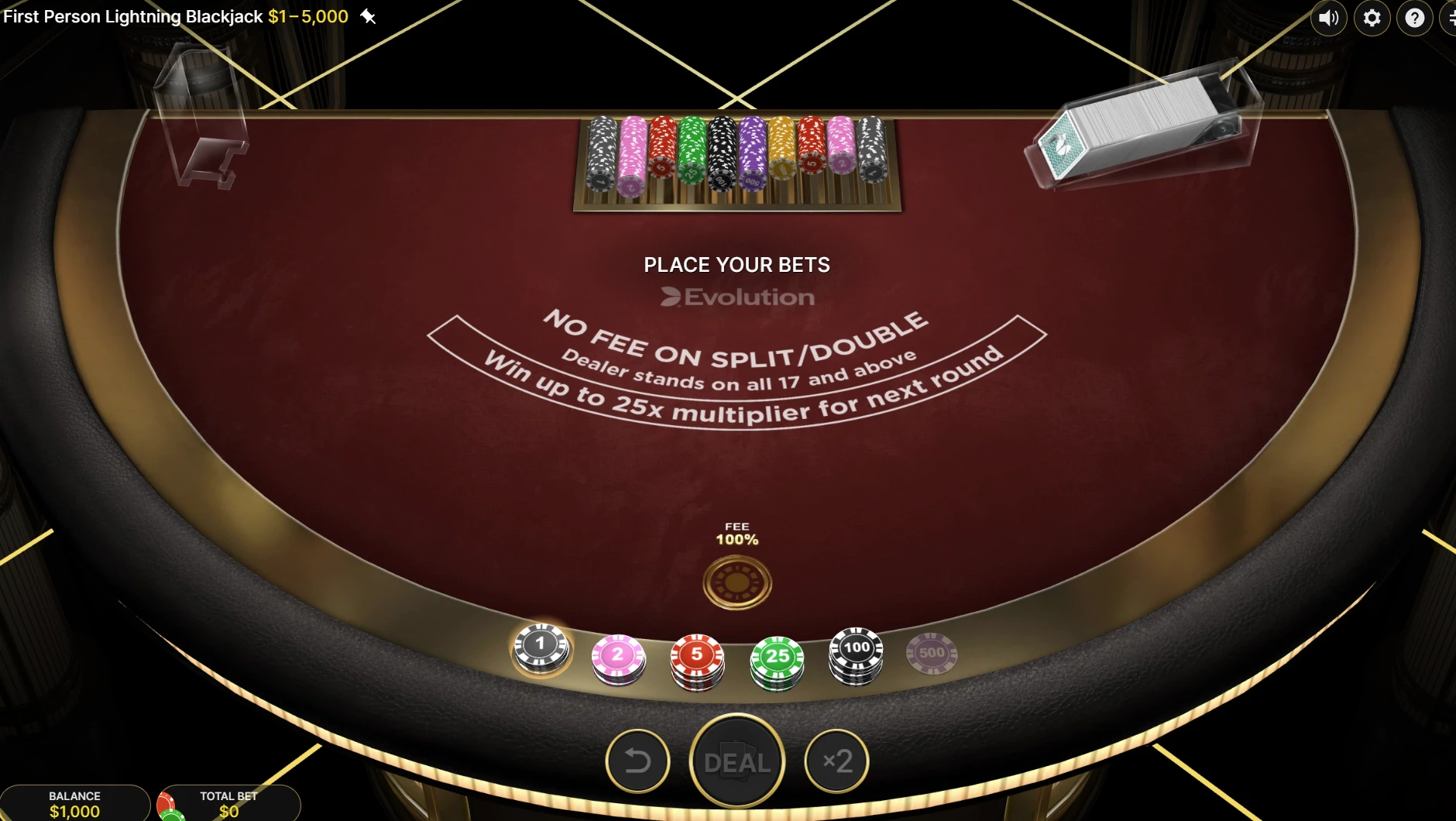Click the Total Bet display
Viewport: 1456px width, 821px height.
pyautogui.click(x=228, y=804)
